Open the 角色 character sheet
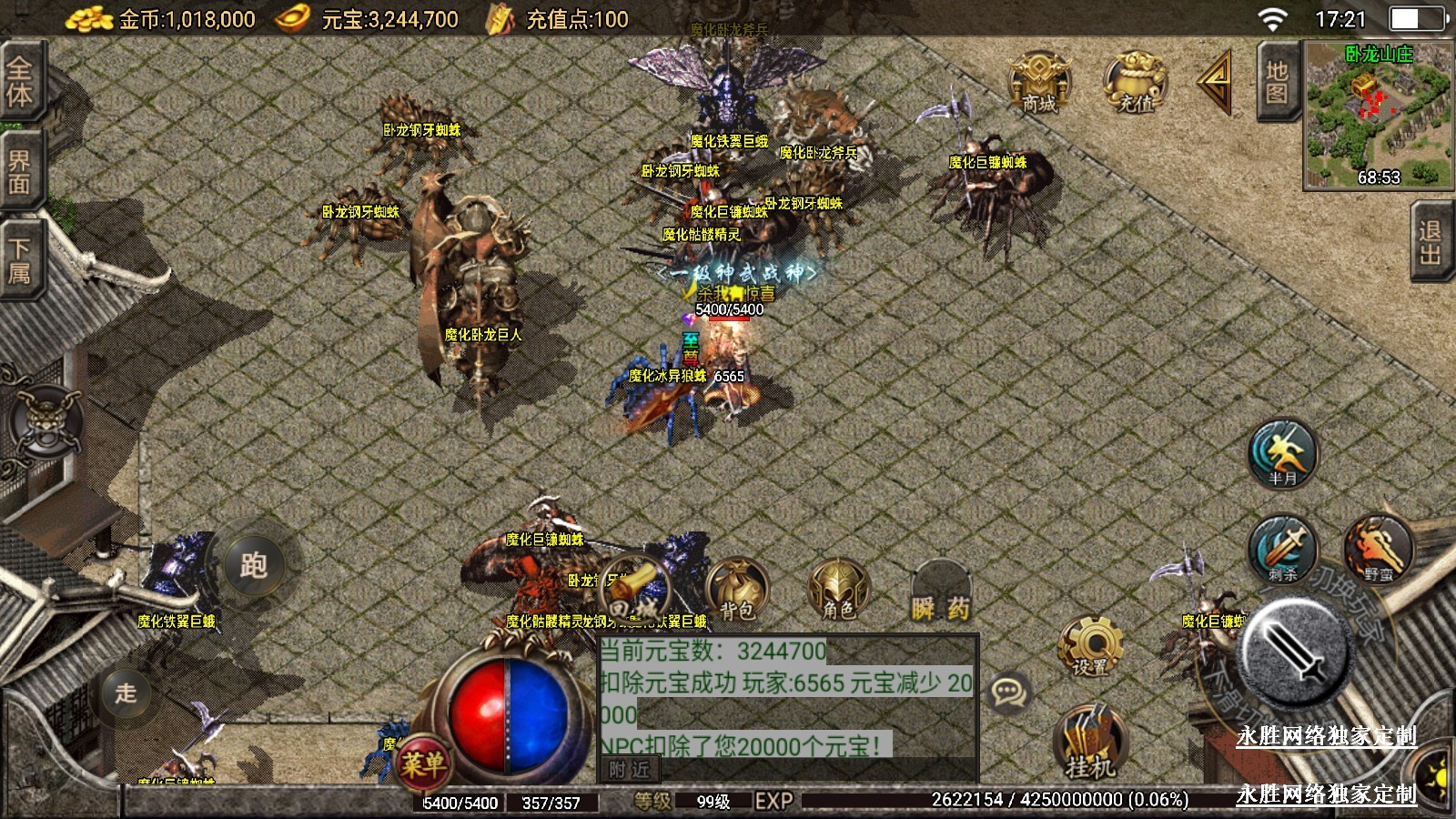 [838, 589]
